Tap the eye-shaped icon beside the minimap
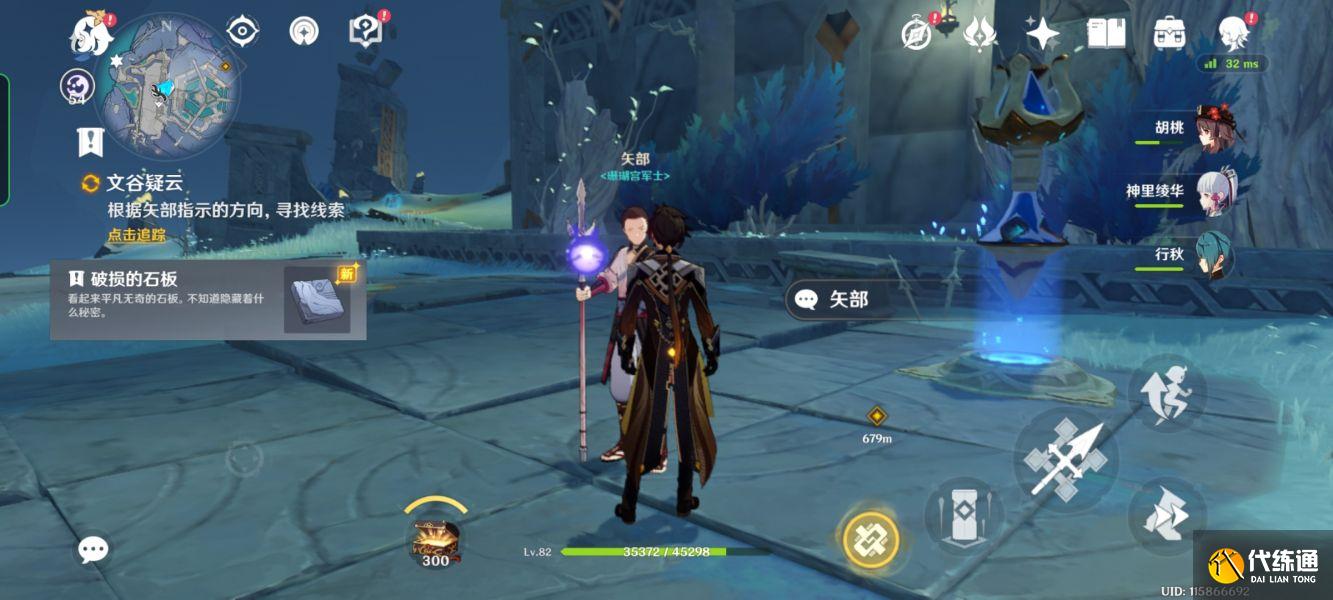The height and width of the screenshot is (600, 1333). [x=242, y=31]
